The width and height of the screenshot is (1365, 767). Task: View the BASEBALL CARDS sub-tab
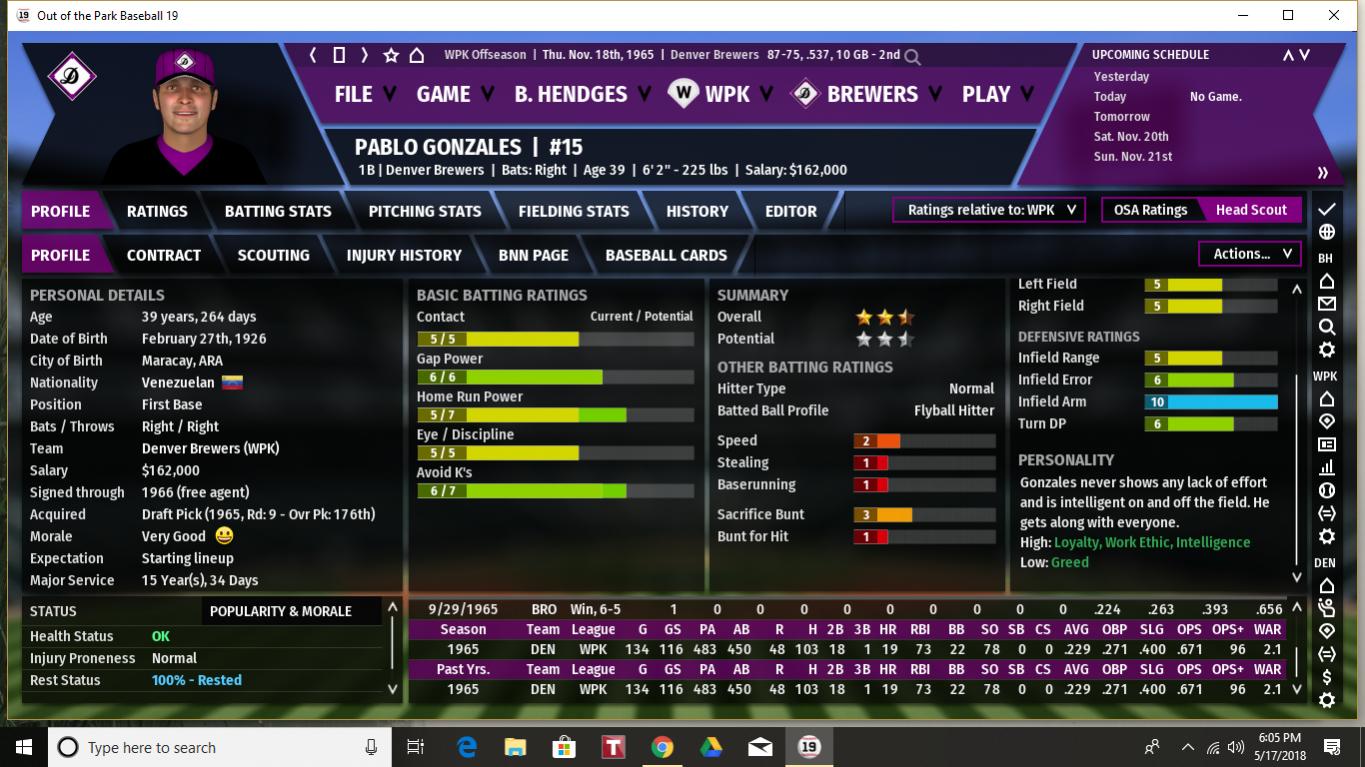pos(666,255)
